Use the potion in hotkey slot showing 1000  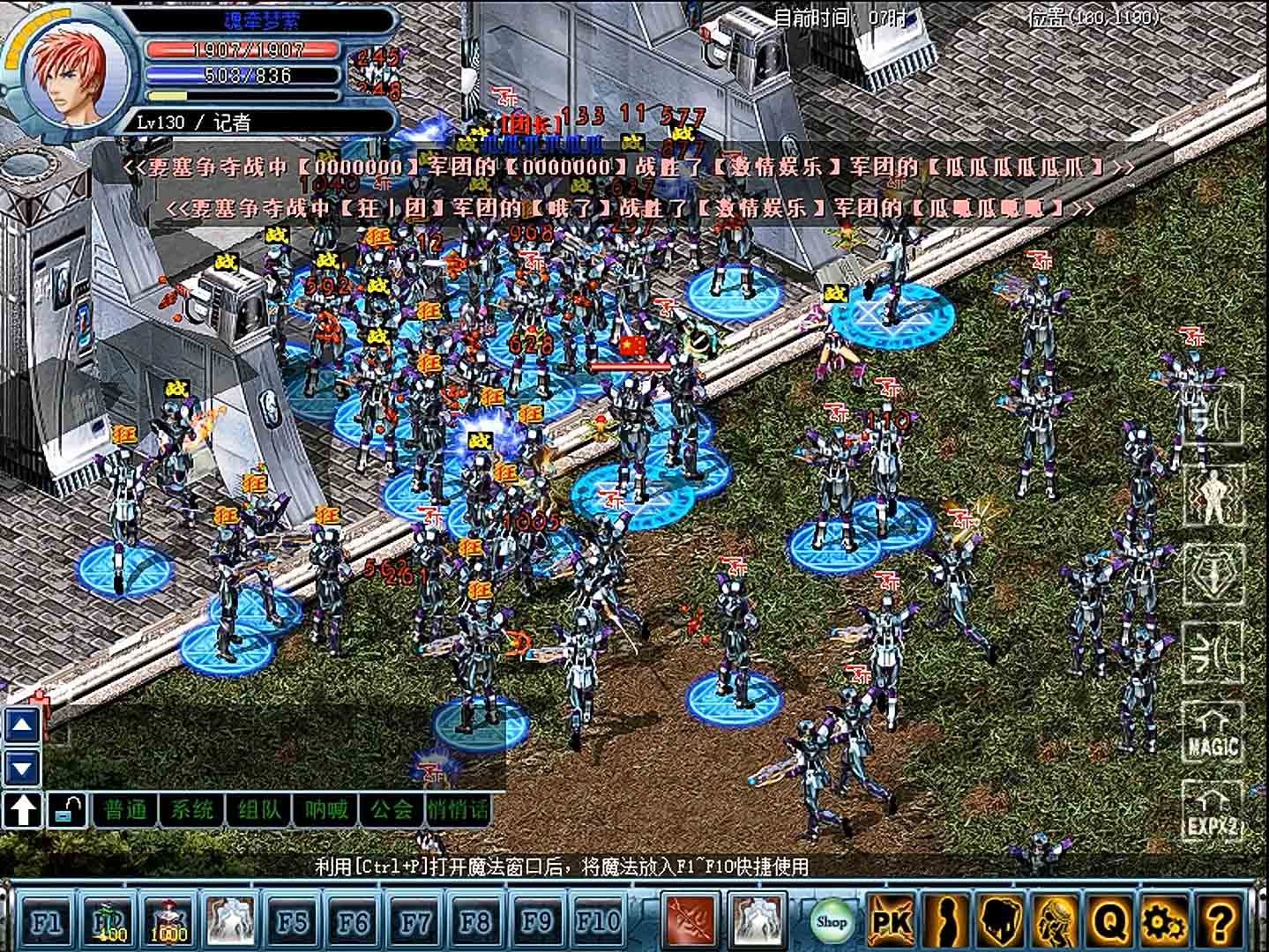pyautogui.click(x=168, y=921)
